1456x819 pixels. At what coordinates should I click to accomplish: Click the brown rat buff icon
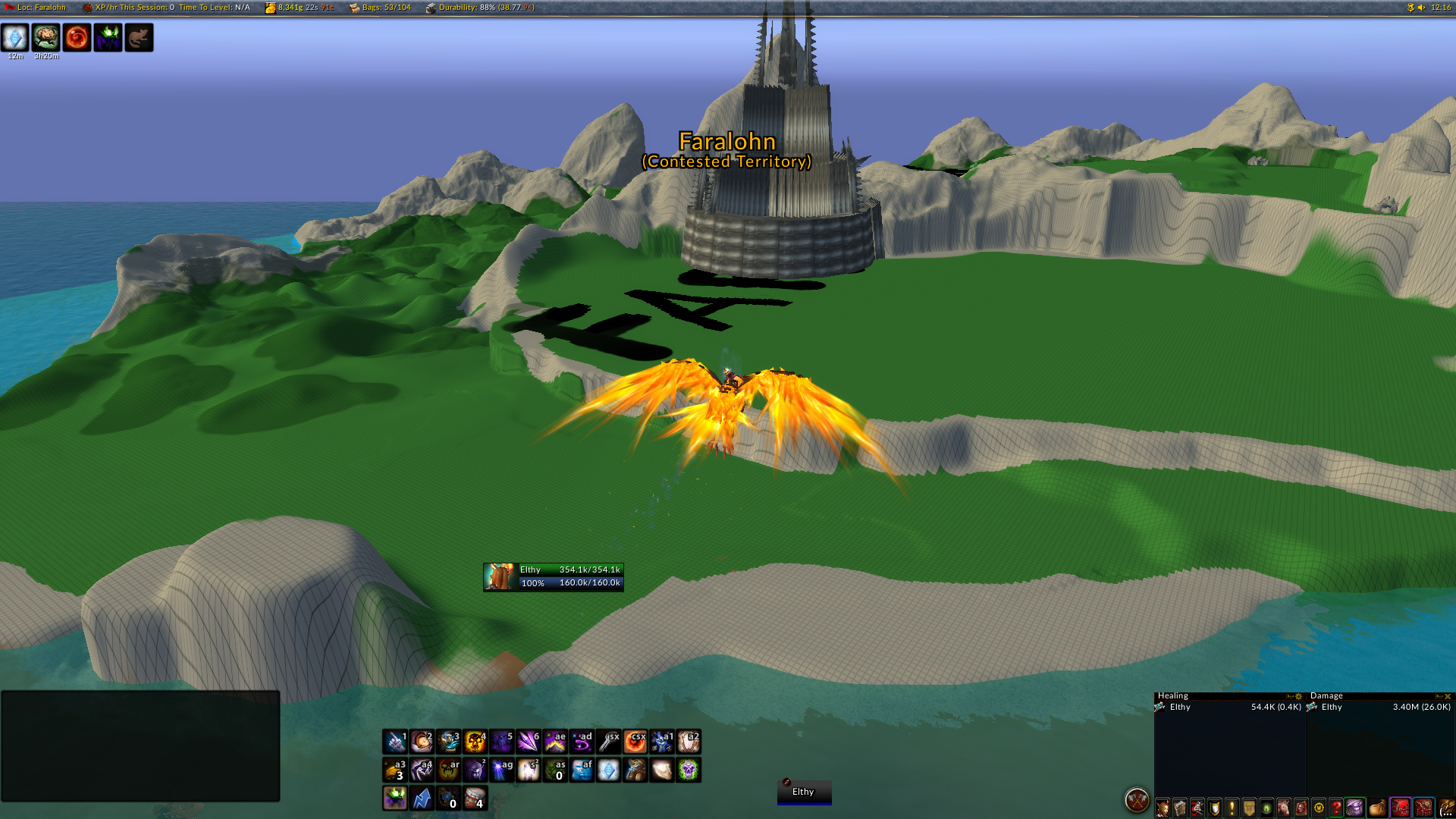pyautogui.click(x=139, y=37)
